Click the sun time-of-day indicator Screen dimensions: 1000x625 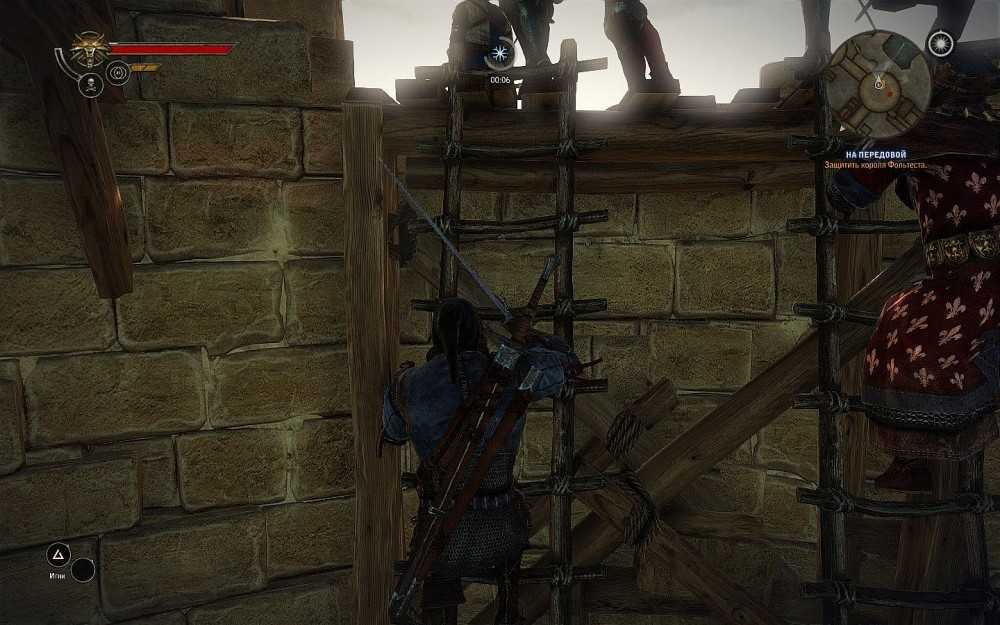click(x=939, y=43)
